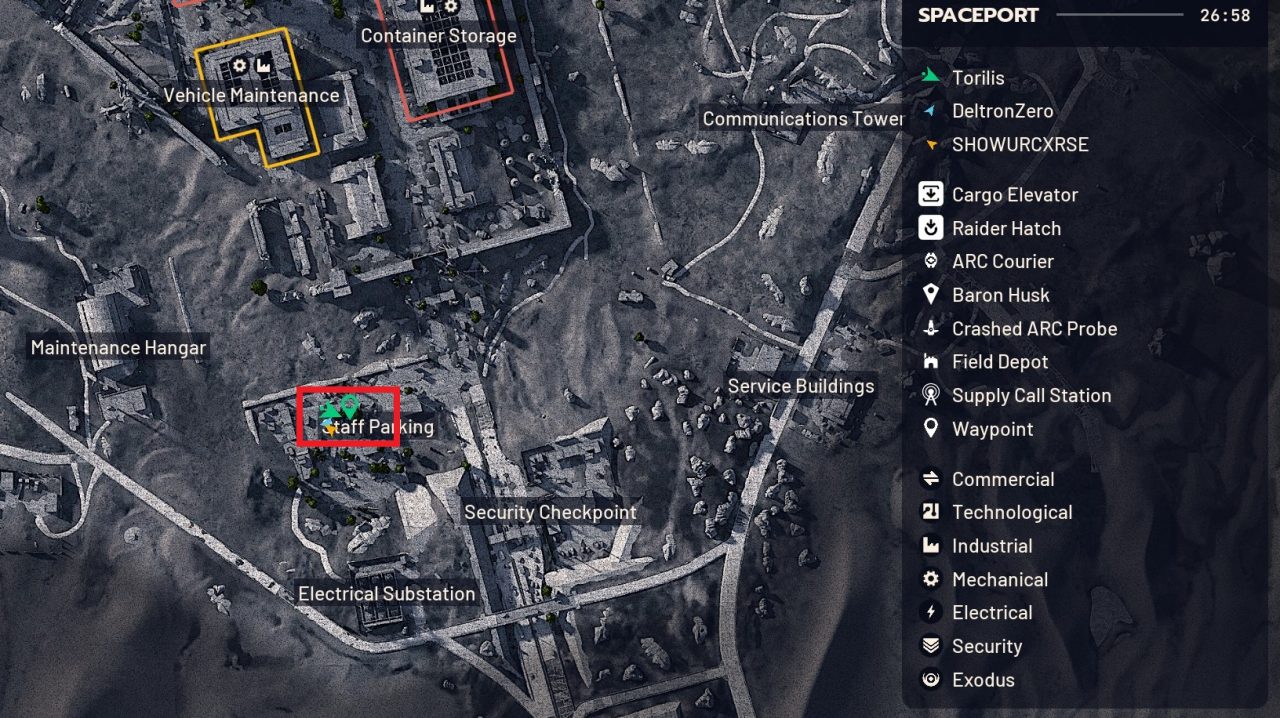Show ARC Courier markers from legend
1280x718 pixels.
tap(1002, 262)
